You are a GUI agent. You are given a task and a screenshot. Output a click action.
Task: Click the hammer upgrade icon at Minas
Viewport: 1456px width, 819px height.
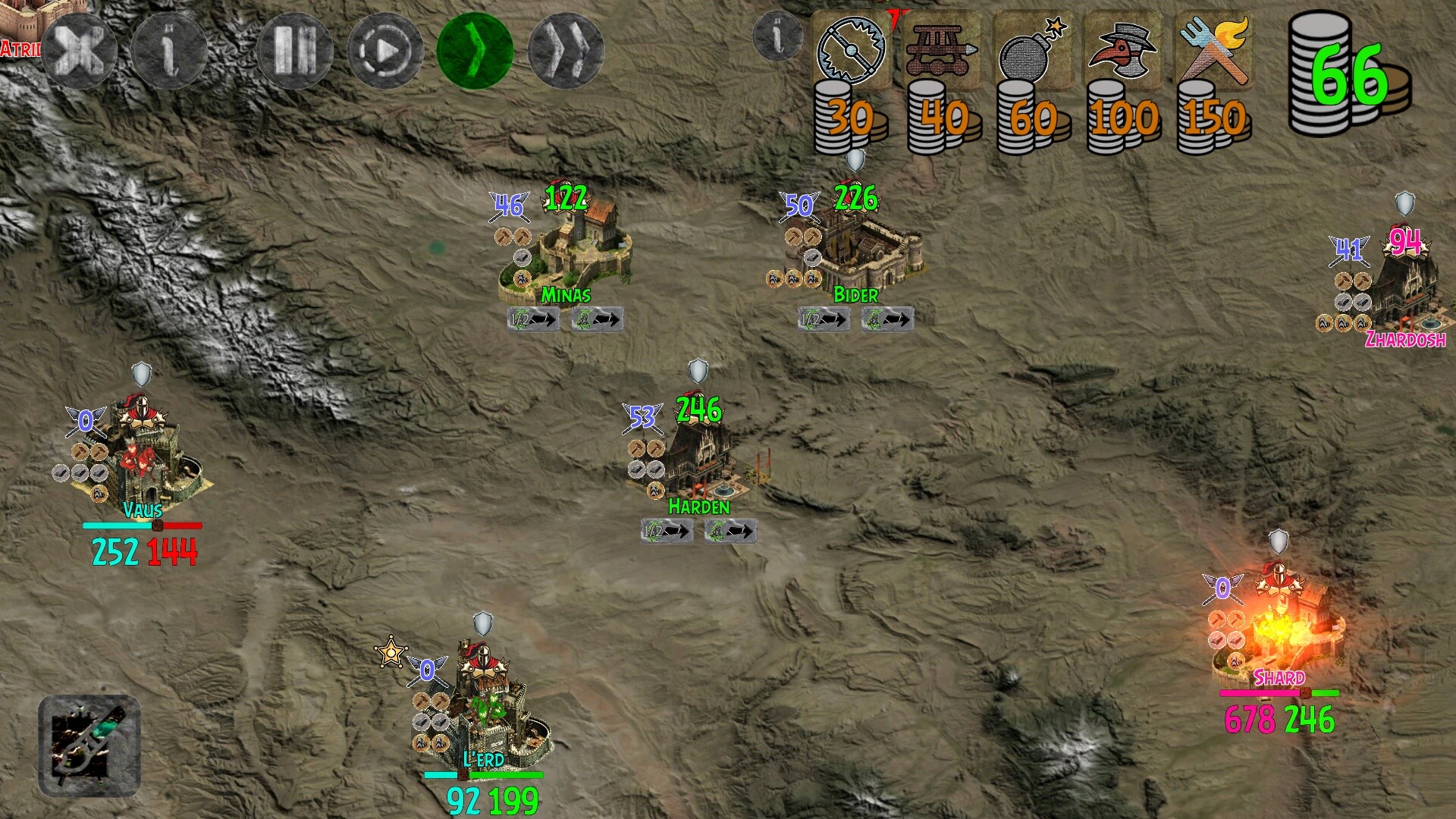[503, 236]
